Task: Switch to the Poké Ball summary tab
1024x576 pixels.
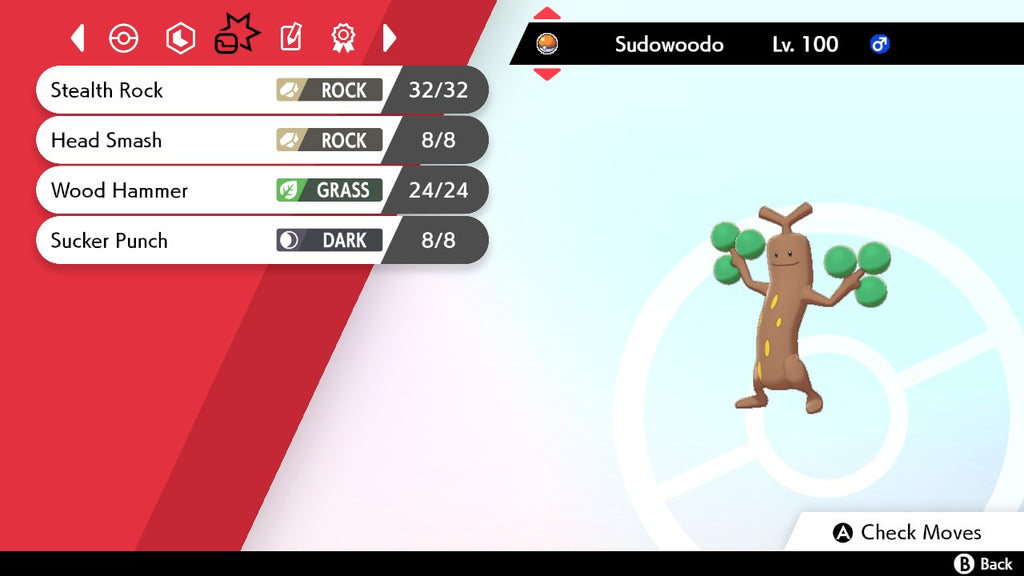Action: click(x=124, y=38)
